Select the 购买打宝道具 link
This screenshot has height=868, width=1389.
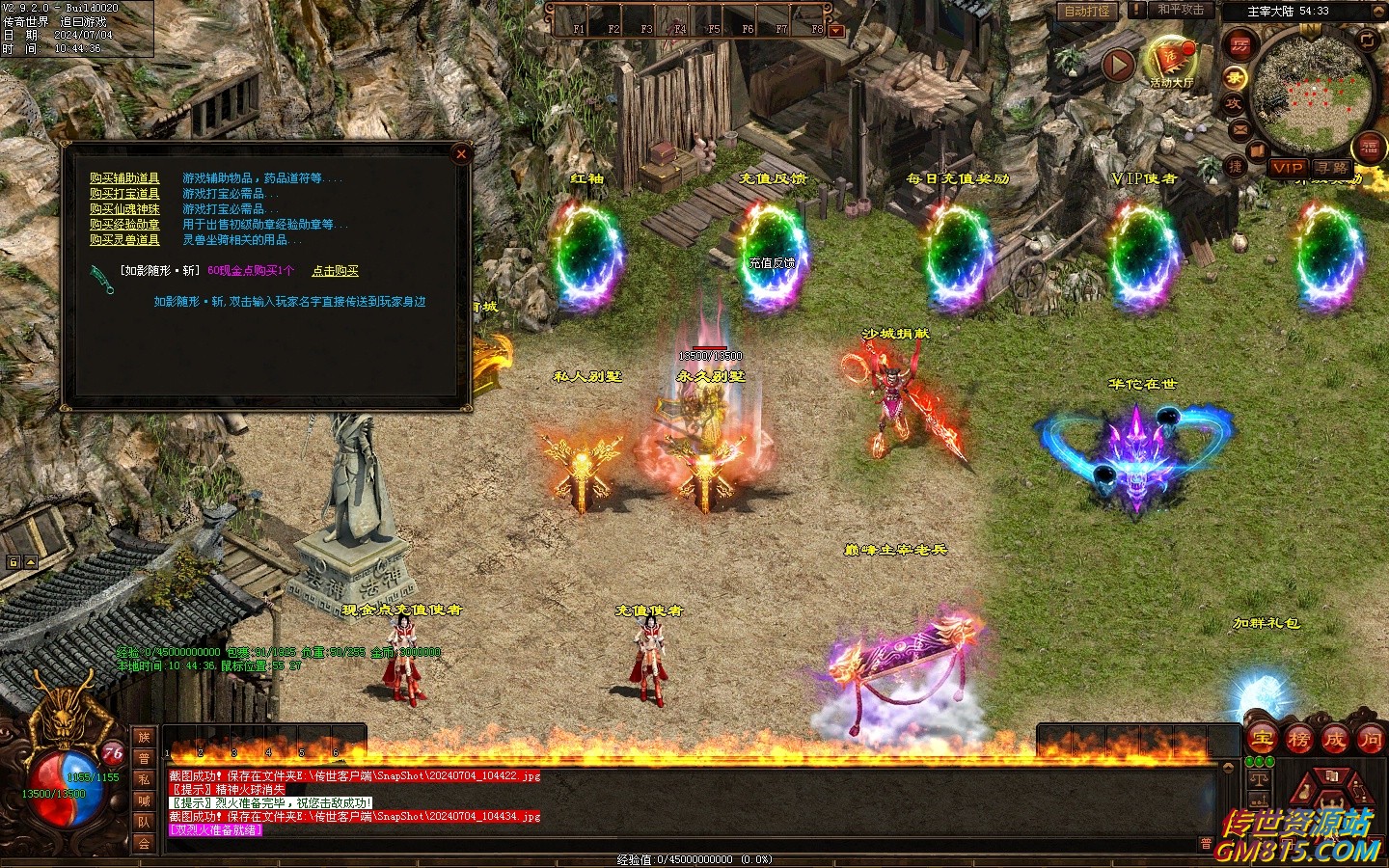tap(124, 194)
